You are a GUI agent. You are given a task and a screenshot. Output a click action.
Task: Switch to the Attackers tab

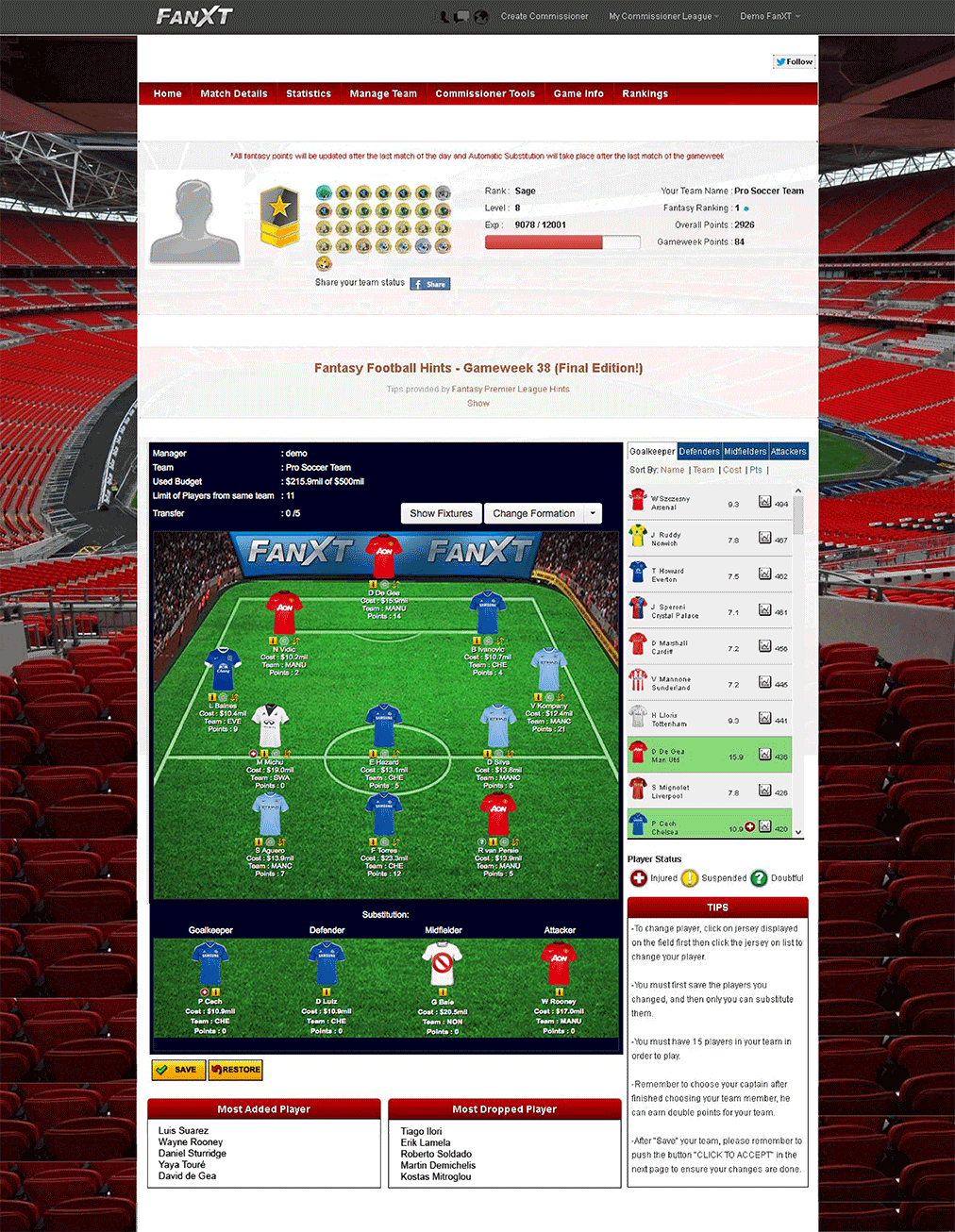788,451
